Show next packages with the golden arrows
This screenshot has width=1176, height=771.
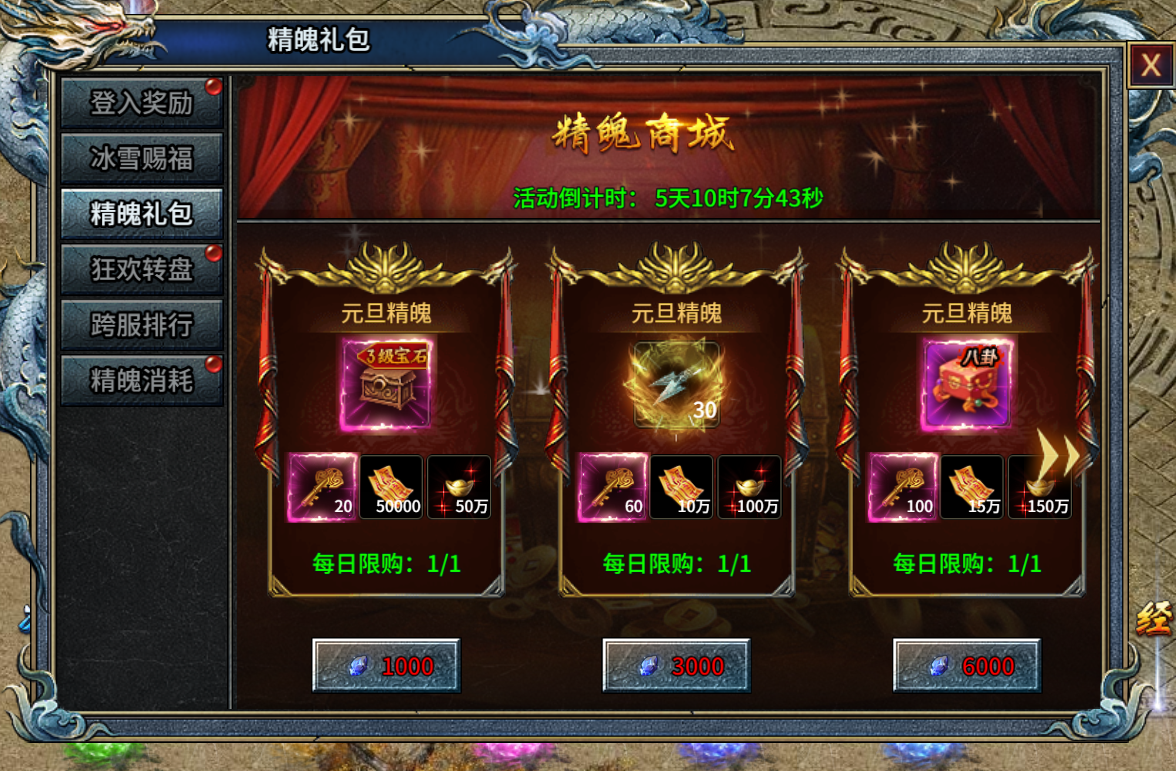1058,455
